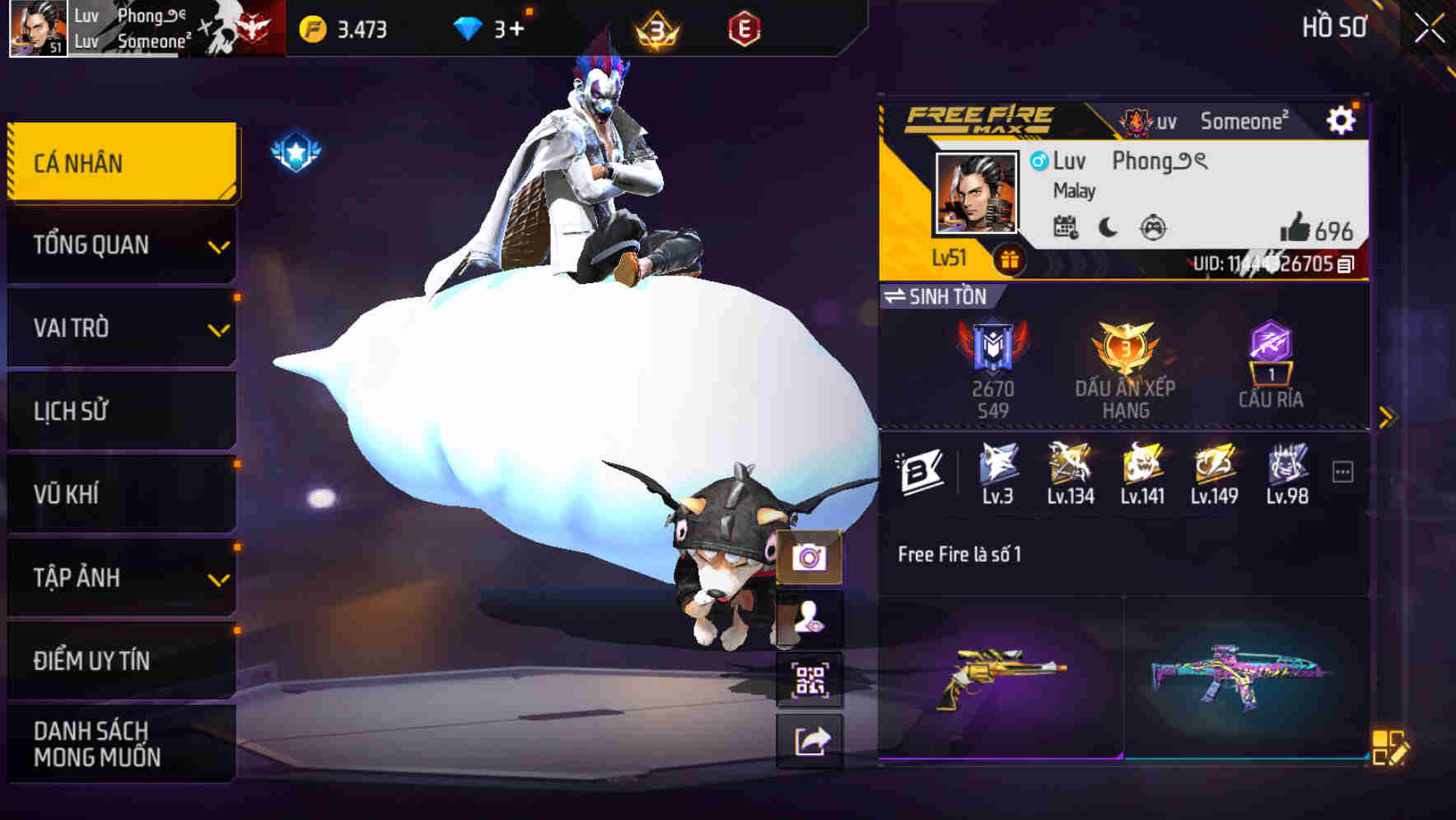Open the QR code scanner

(811, 677)
